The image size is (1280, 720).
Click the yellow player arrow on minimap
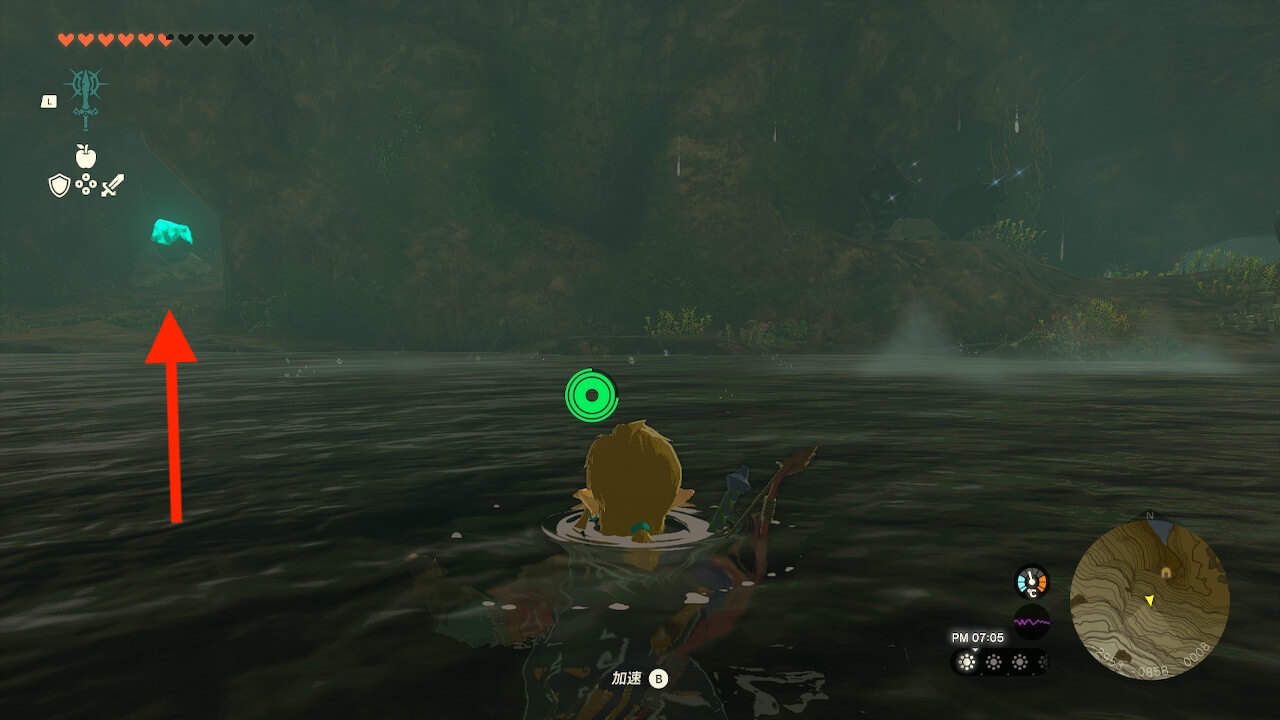[1150, 600]
